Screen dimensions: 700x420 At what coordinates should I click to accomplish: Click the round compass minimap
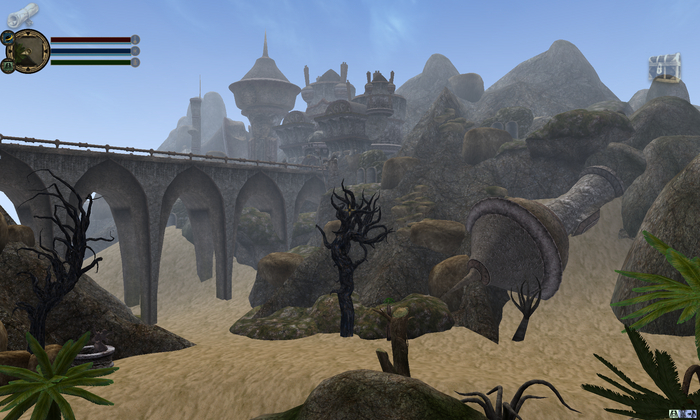coord(29,50)
